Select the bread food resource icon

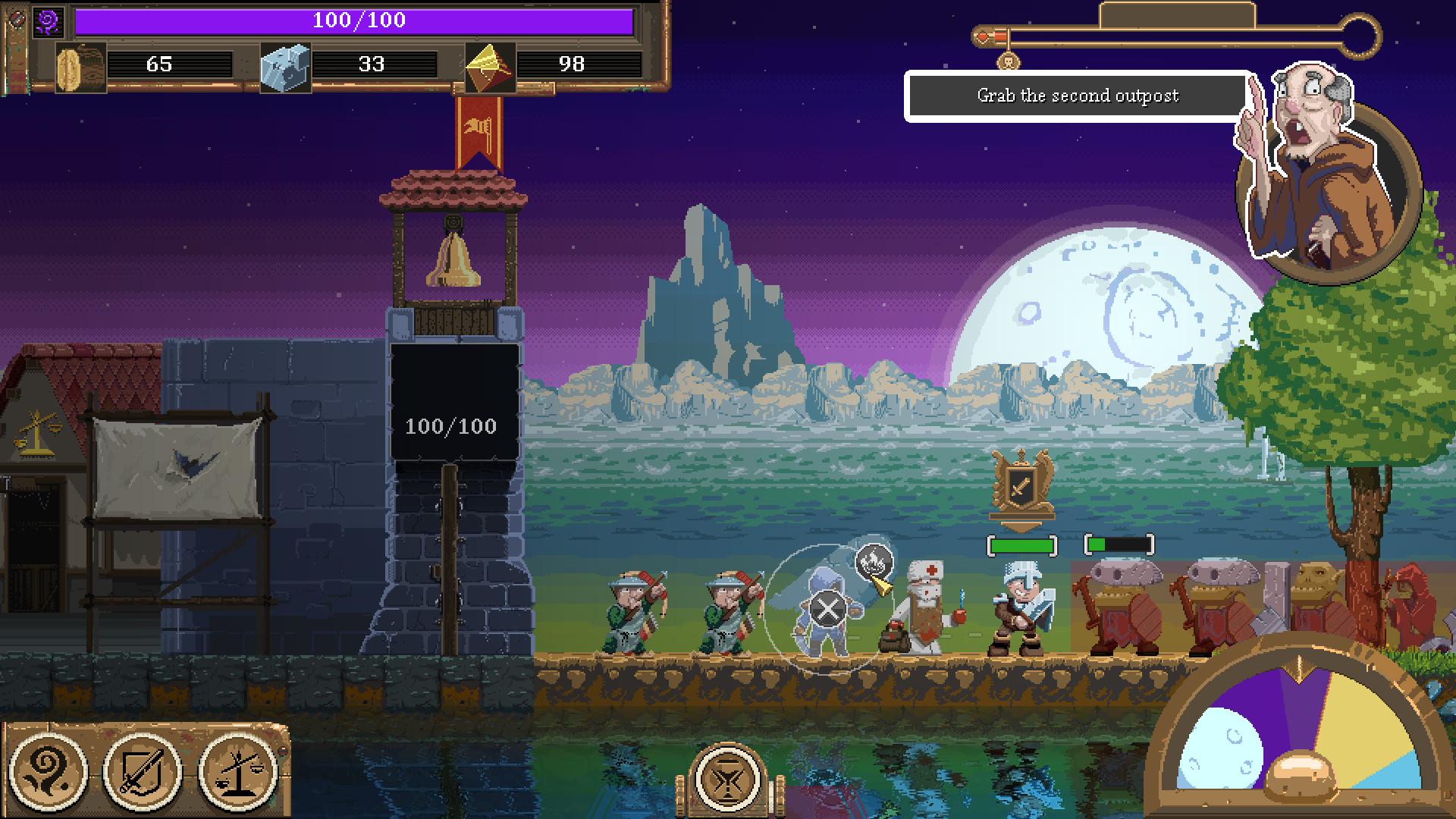coord(80,67)
